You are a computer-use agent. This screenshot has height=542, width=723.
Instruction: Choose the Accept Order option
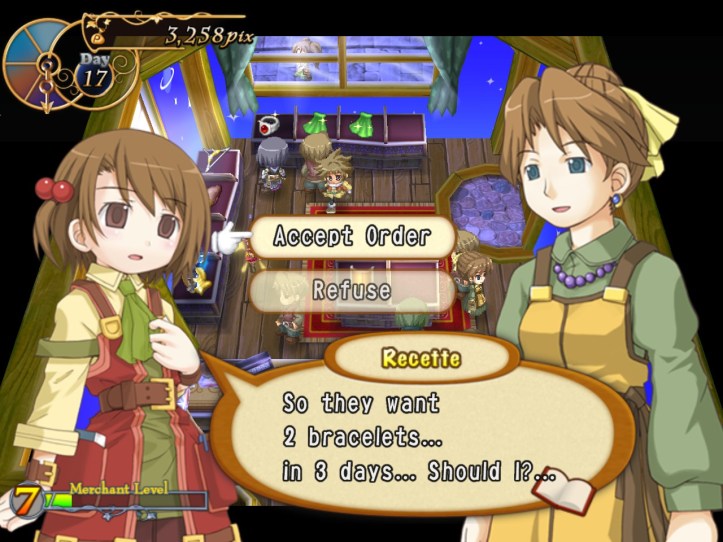[351, 237]
